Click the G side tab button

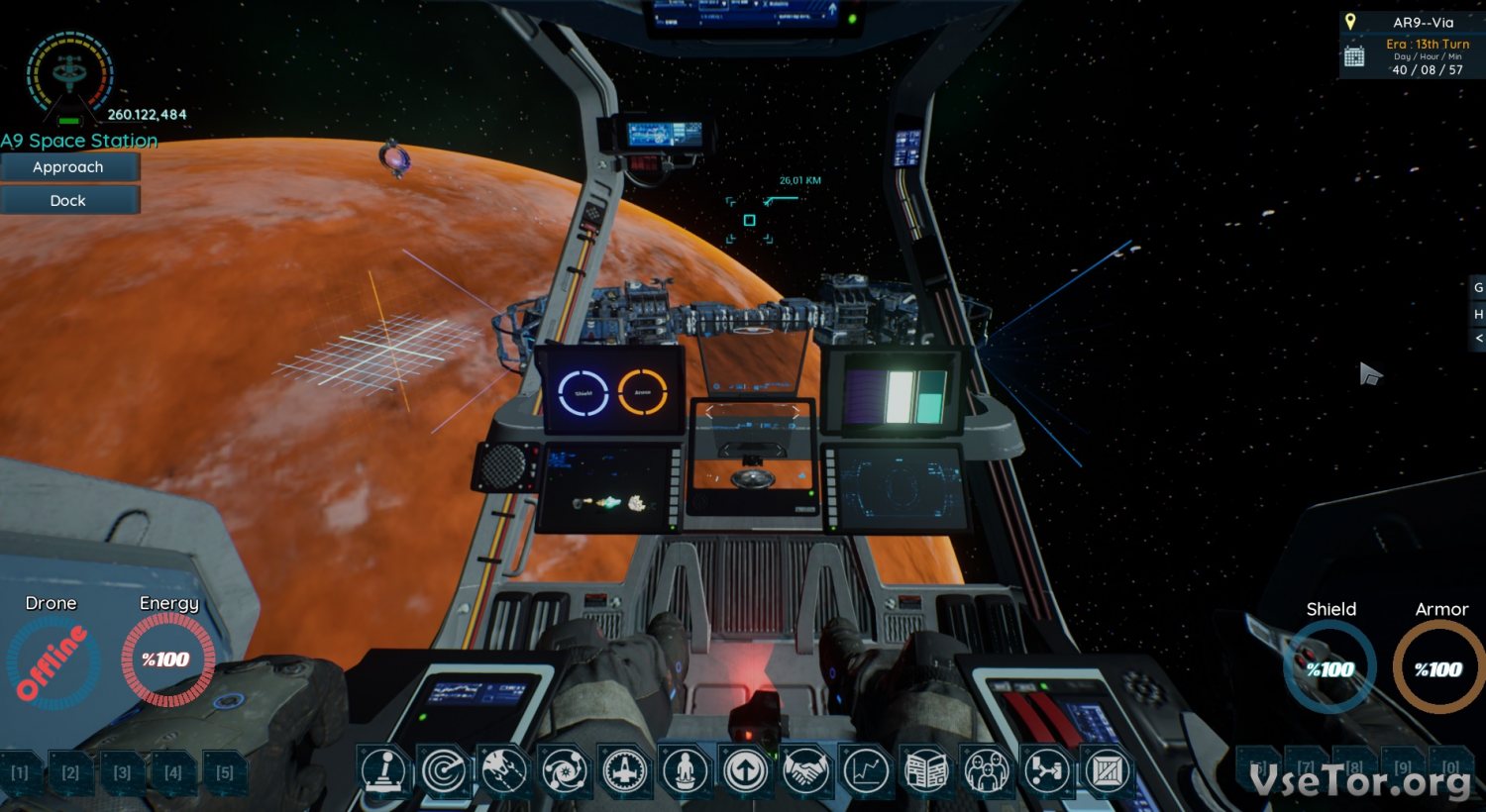[x=1478, y=288]
